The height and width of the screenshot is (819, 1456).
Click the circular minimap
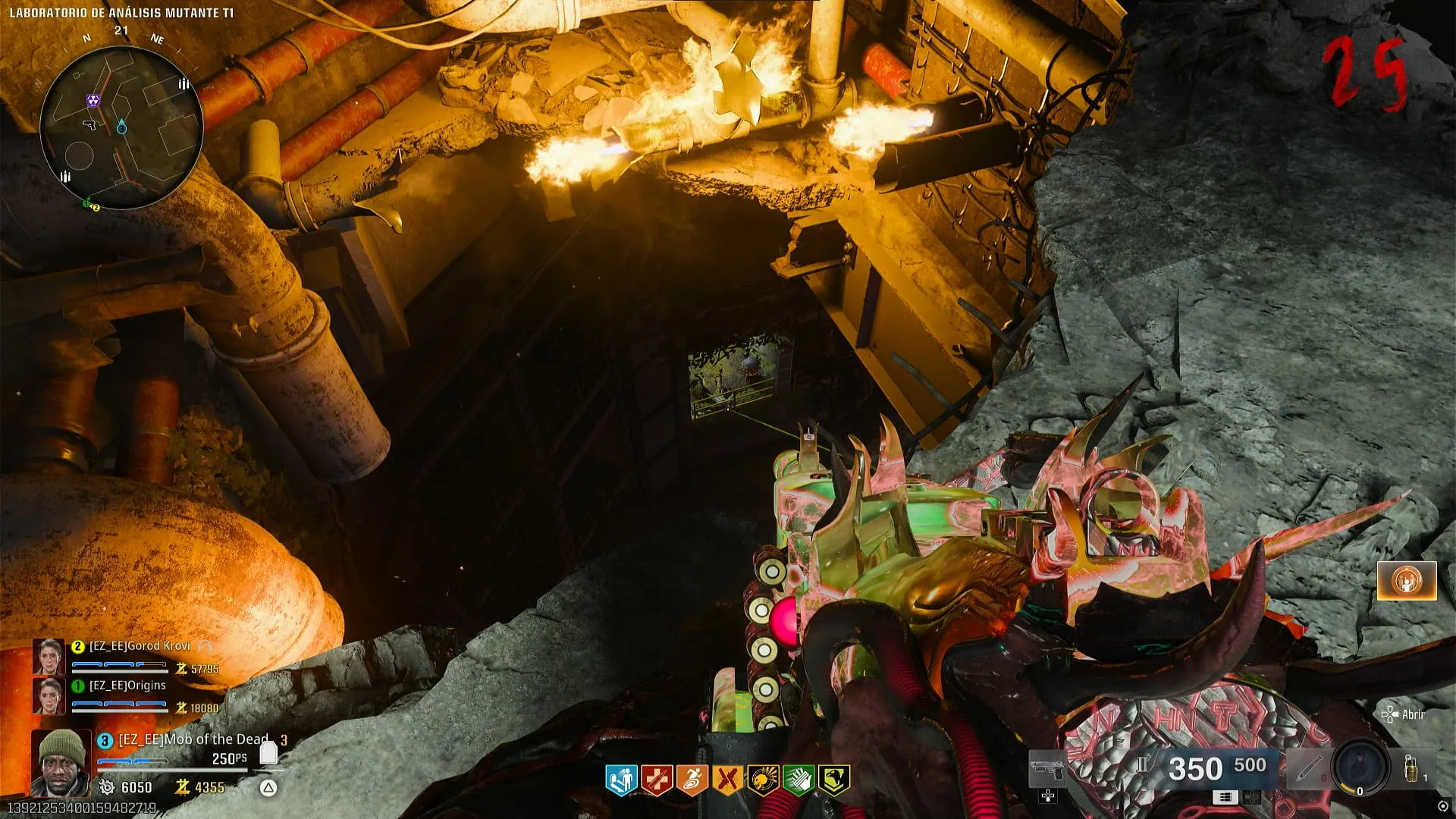[x=121, y=127]
